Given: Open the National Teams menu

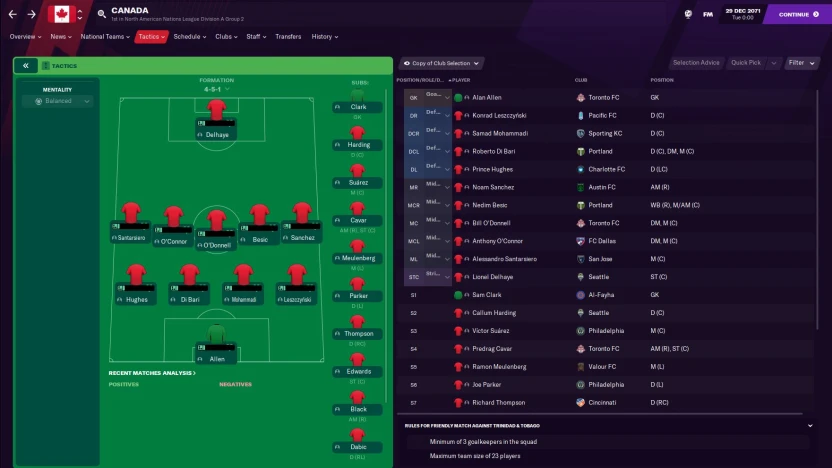Looking at the screenshot, I should tap(104, 37).
